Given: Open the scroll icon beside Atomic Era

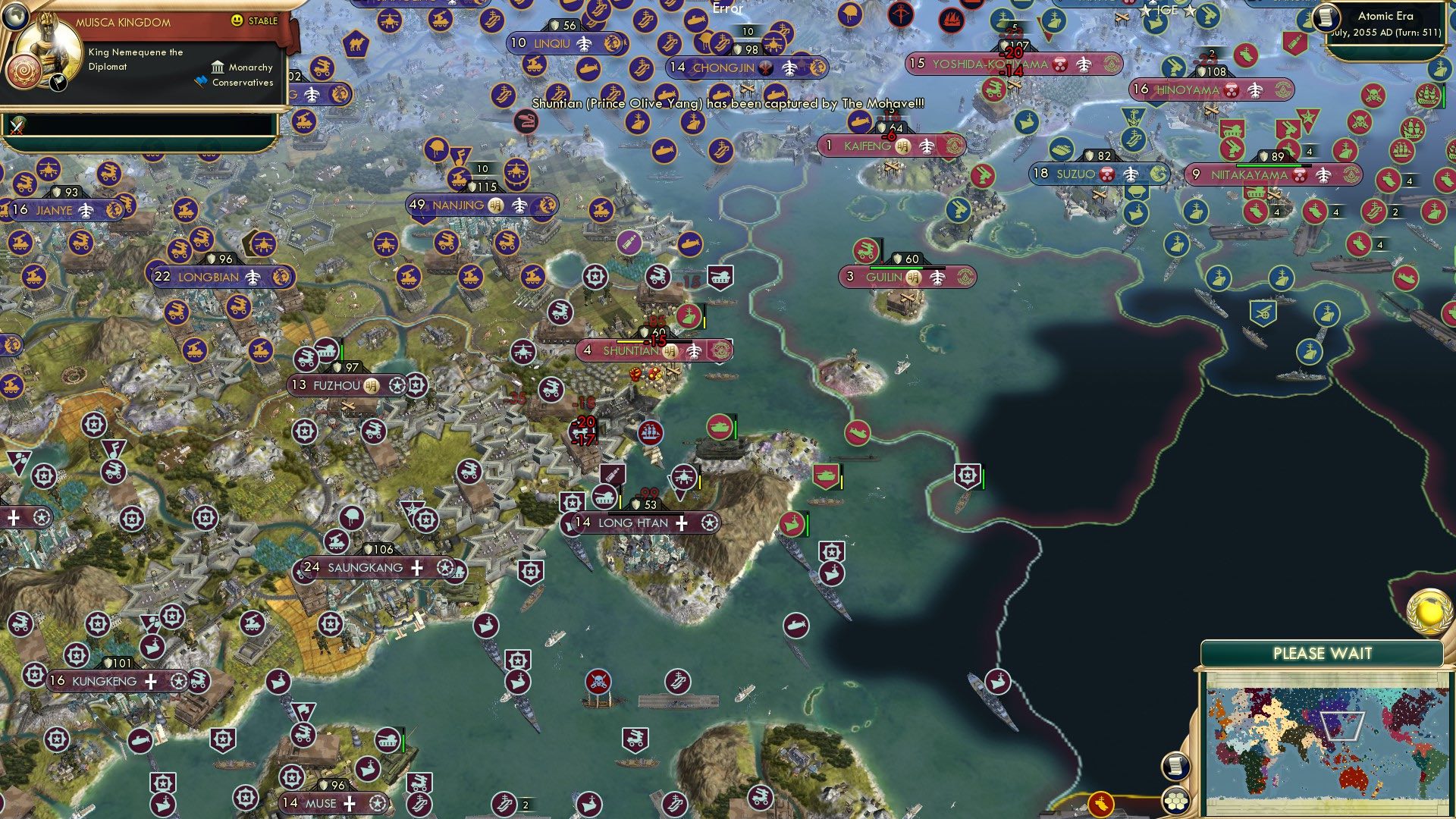Looking at the screenshot, I should 1326,17.
